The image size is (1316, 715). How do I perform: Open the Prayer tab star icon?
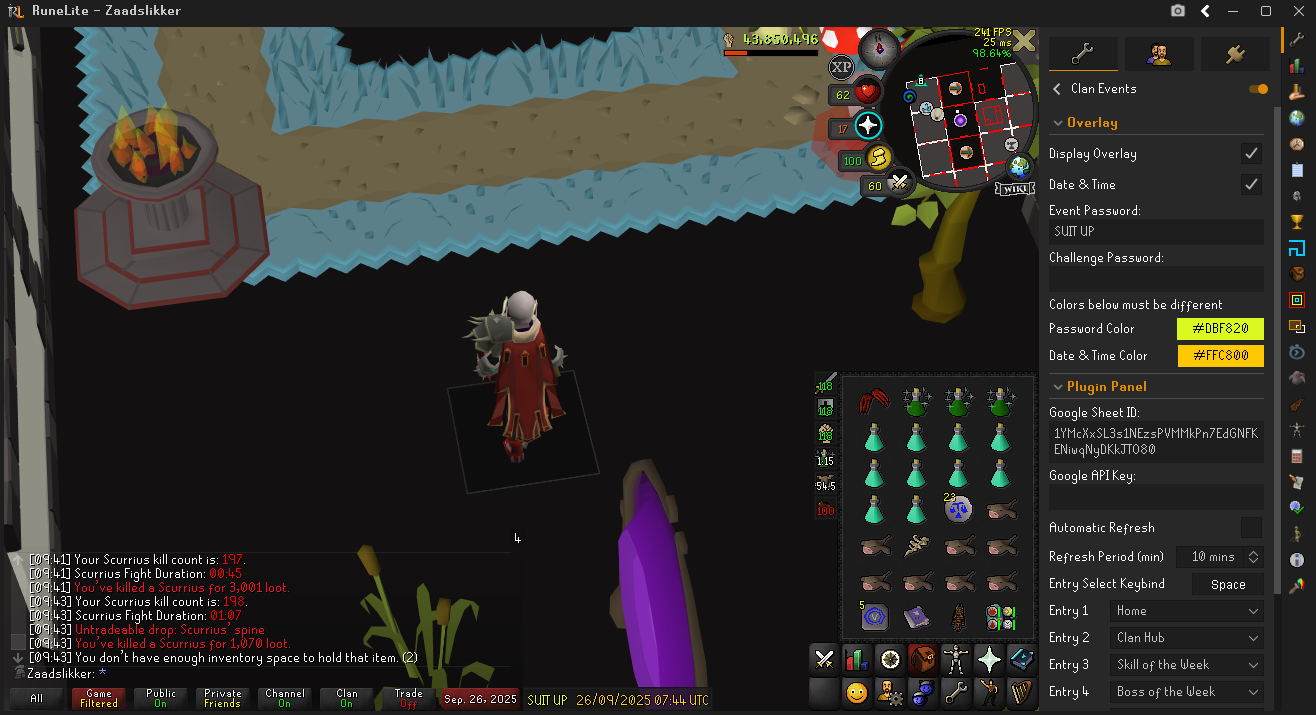(x=988, y=659)
